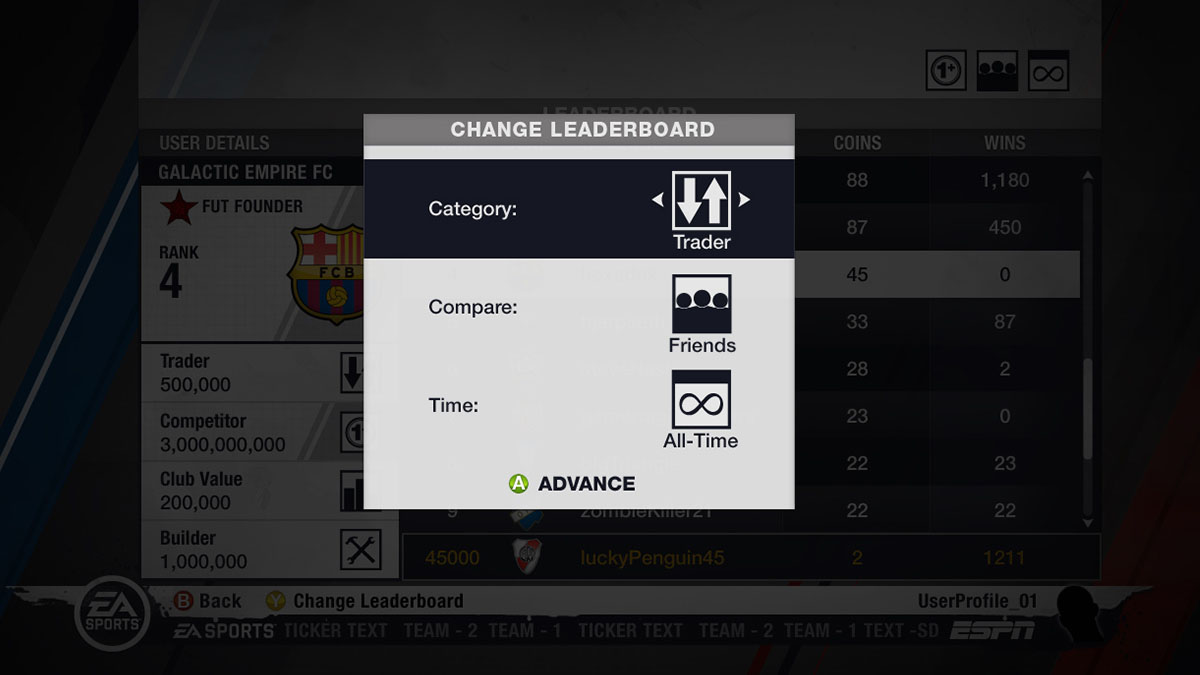Select the luckyPenguin45 leaderboard row
1200x675 pixels.
pos(750,557)
